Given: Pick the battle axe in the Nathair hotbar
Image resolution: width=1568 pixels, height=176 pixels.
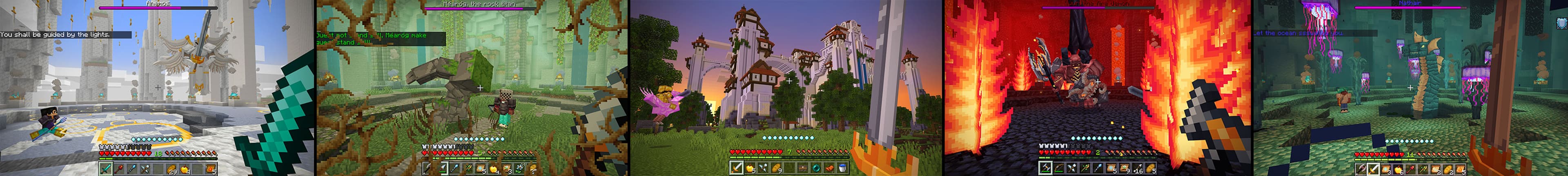Looking at the screenshot, I should pos(1361,169).
